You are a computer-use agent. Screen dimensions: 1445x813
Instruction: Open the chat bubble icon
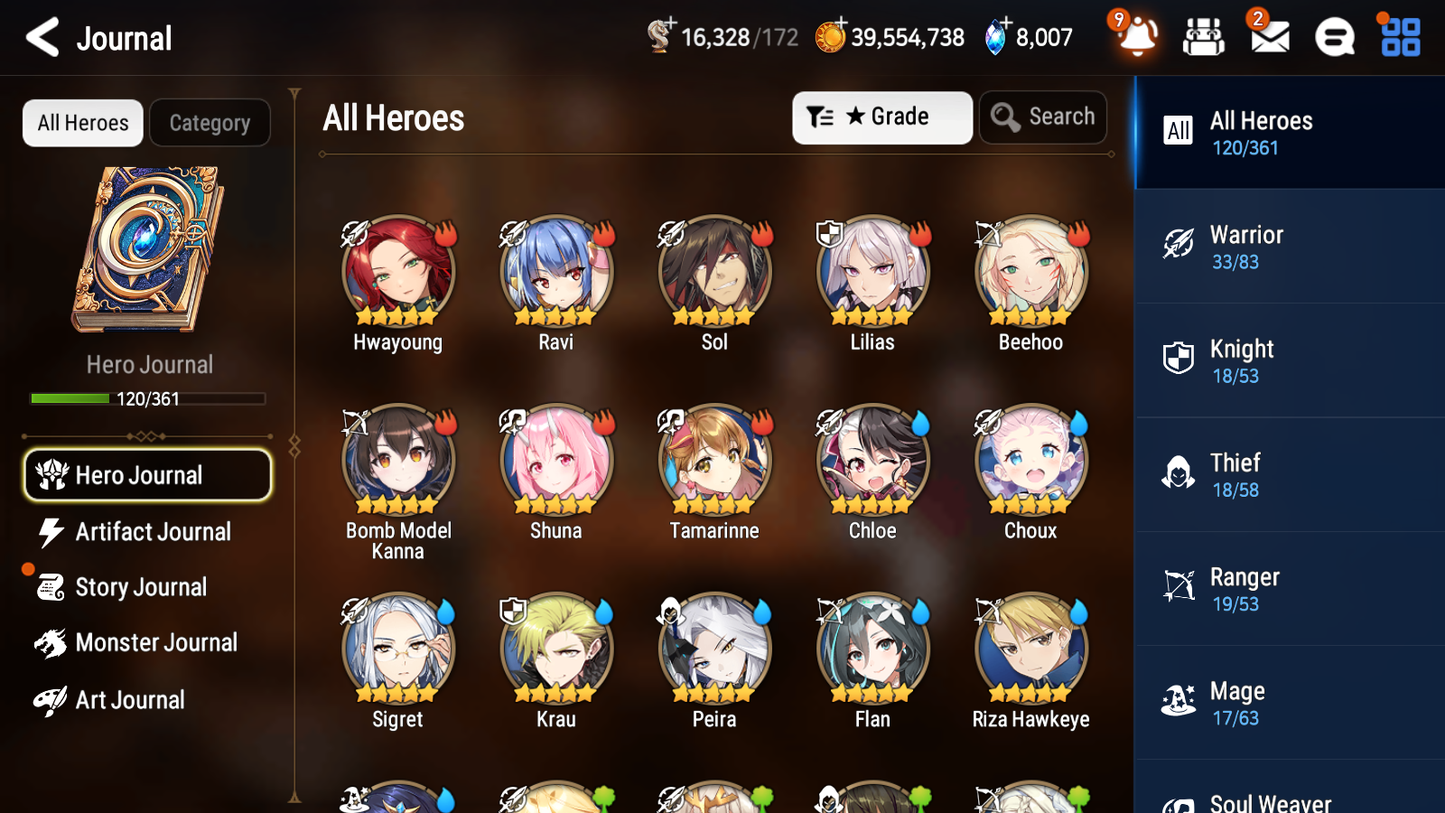tap(1334, 36)
